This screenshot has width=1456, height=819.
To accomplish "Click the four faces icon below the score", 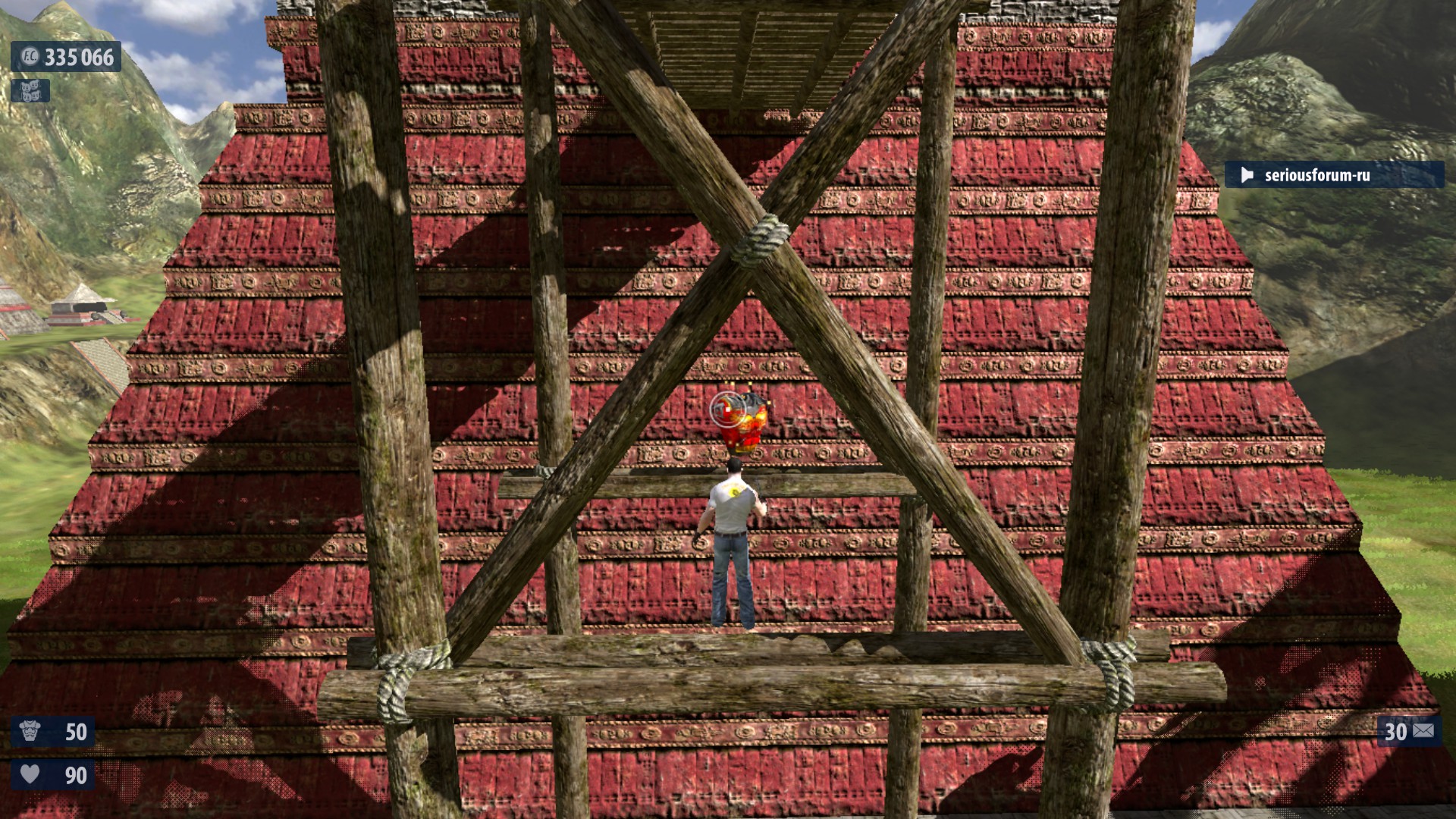I will (30, 91).
